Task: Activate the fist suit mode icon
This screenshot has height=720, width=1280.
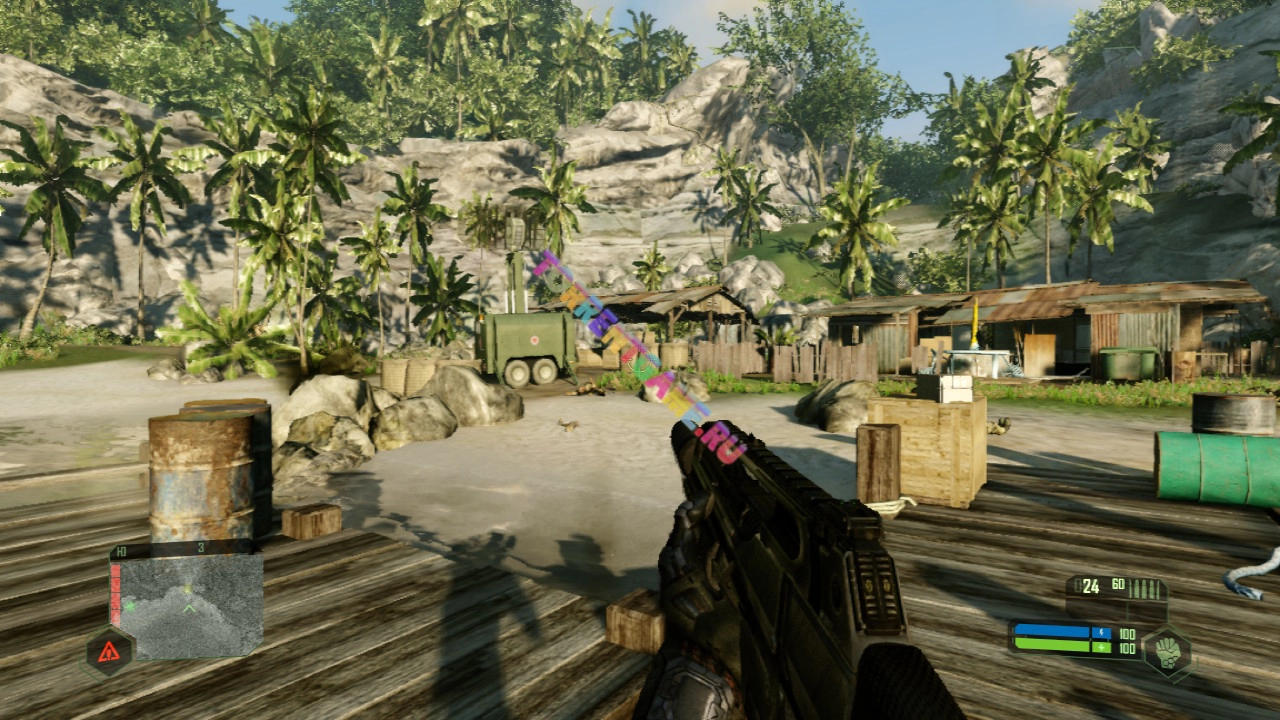Action: point(1166,650)
